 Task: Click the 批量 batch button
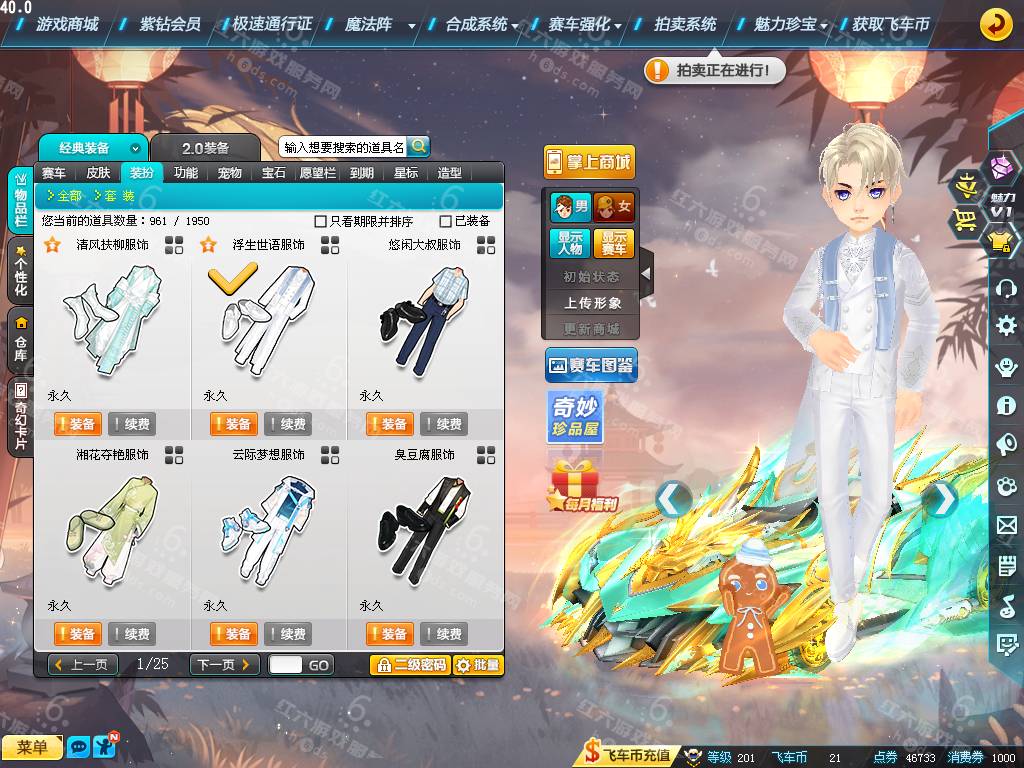(x=478, y=665)
